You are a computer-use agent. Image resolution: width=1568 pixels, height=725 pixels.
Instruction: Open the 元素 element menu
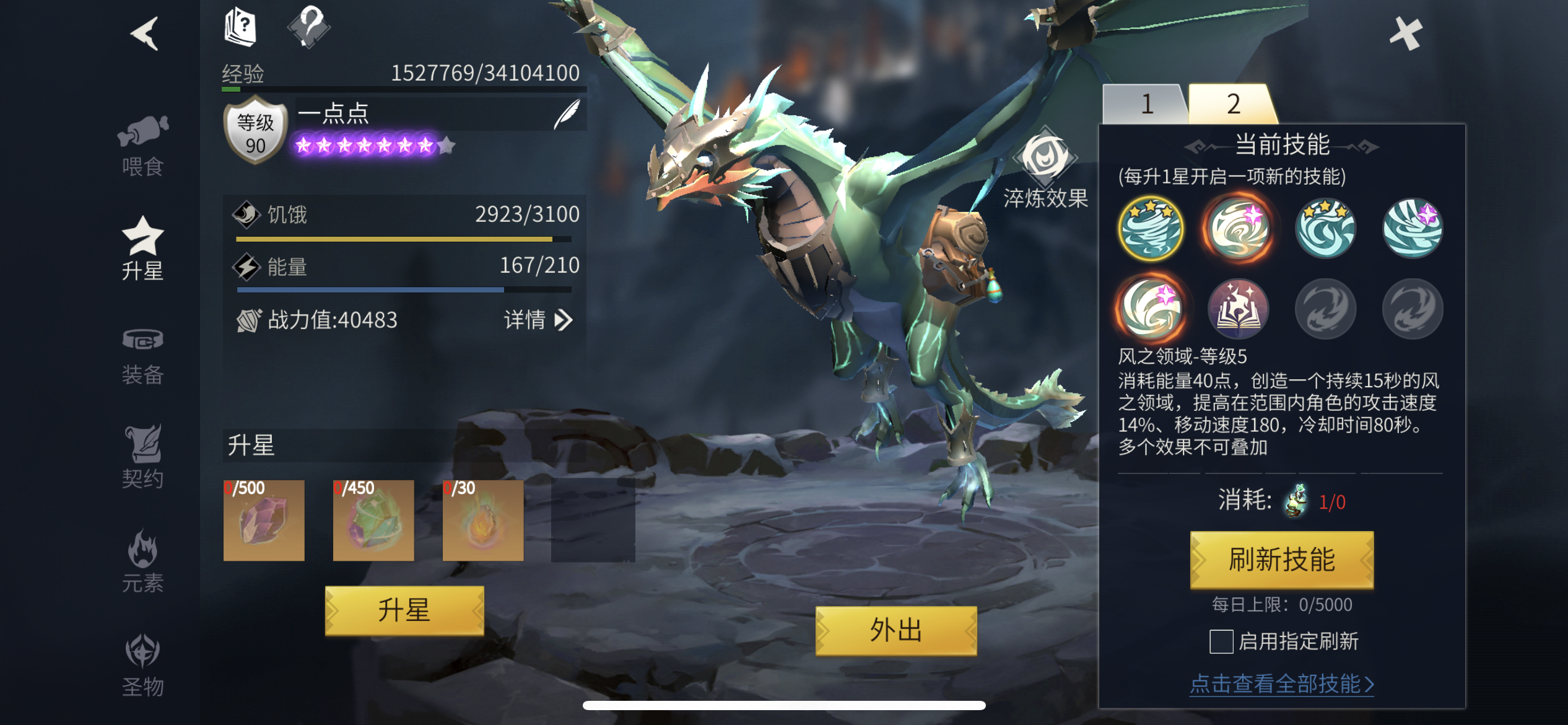[142, 561]
